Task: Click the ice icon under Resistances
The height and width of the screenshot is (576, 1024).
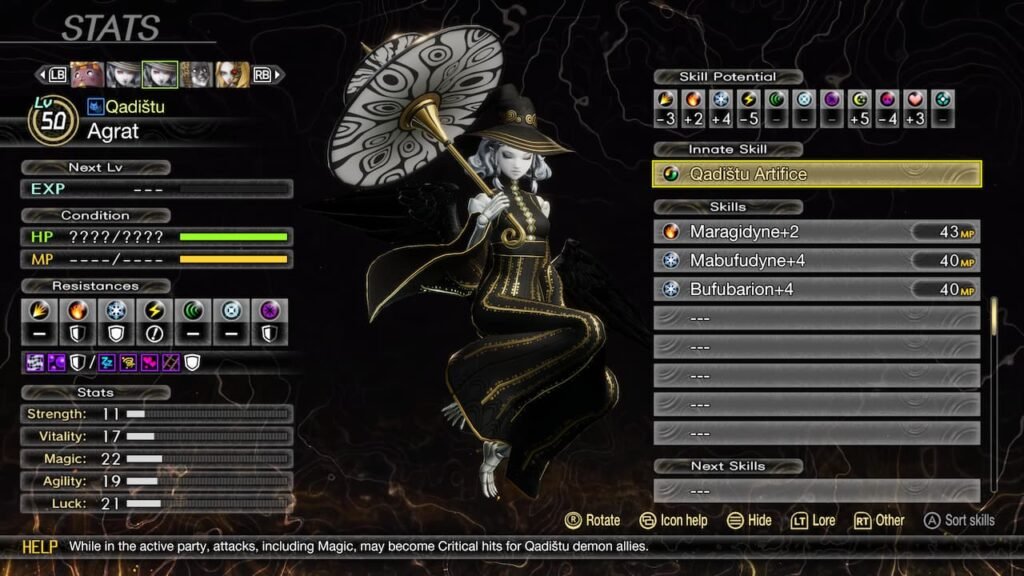Action: pyautogui.click(x=117, y=312)
